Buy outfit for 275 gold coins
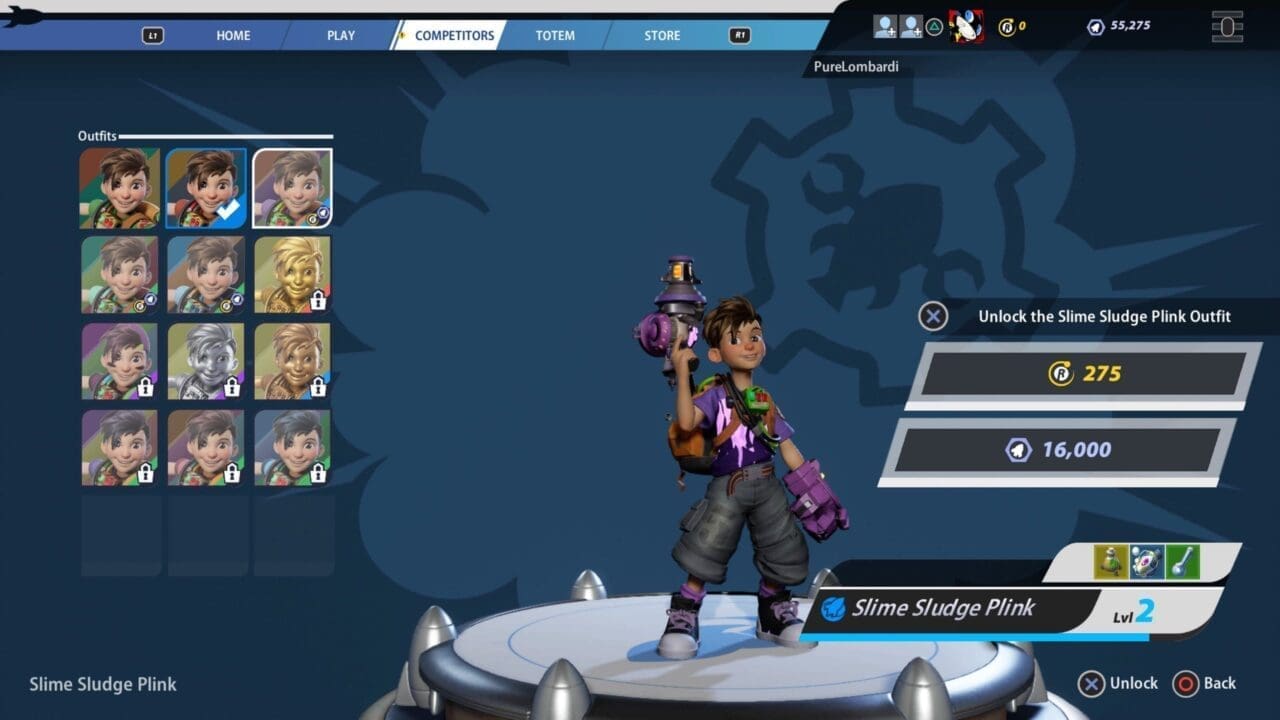 point(1084,374)
